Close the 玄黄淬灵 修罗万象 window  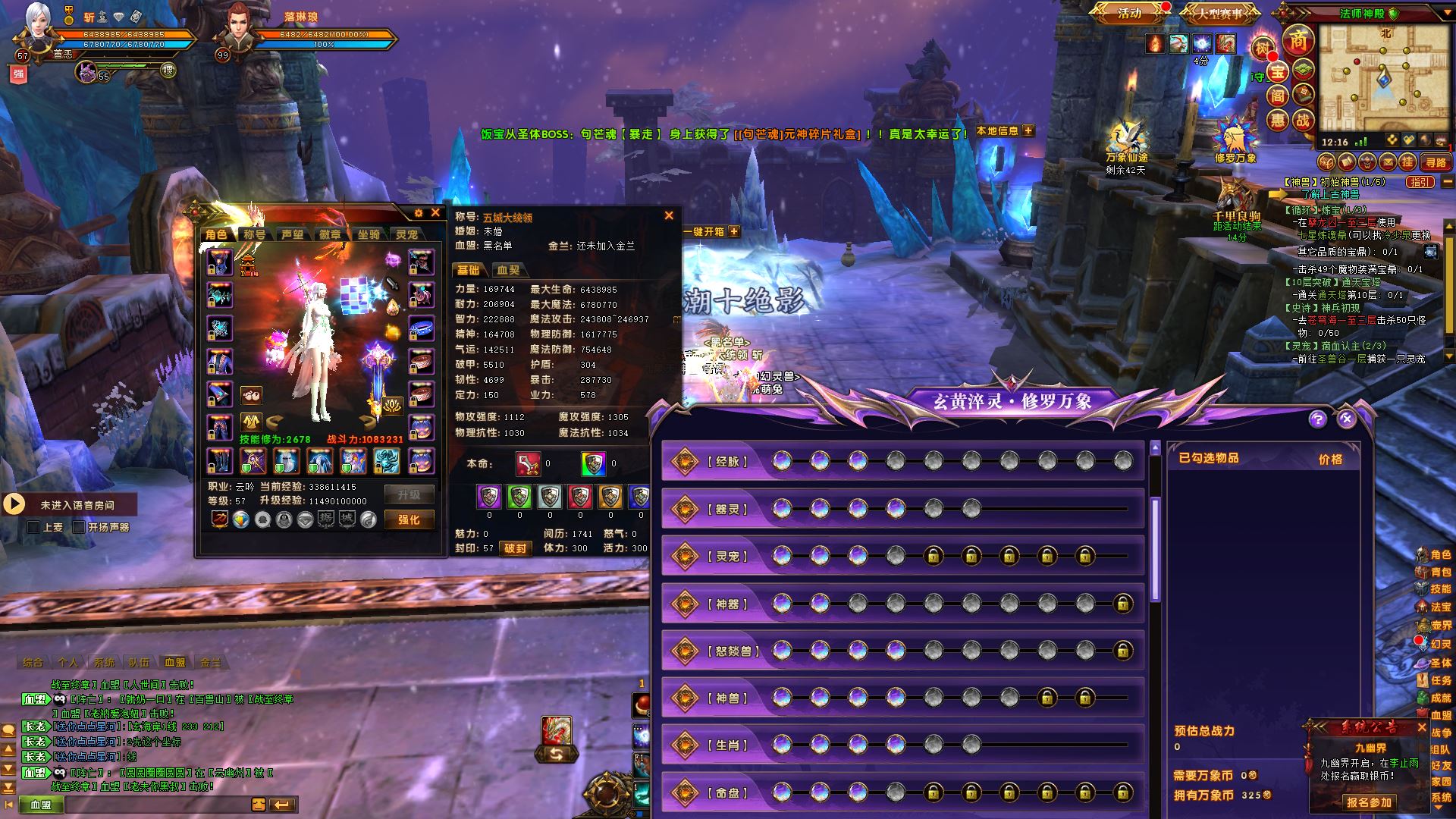(1346, 419)
